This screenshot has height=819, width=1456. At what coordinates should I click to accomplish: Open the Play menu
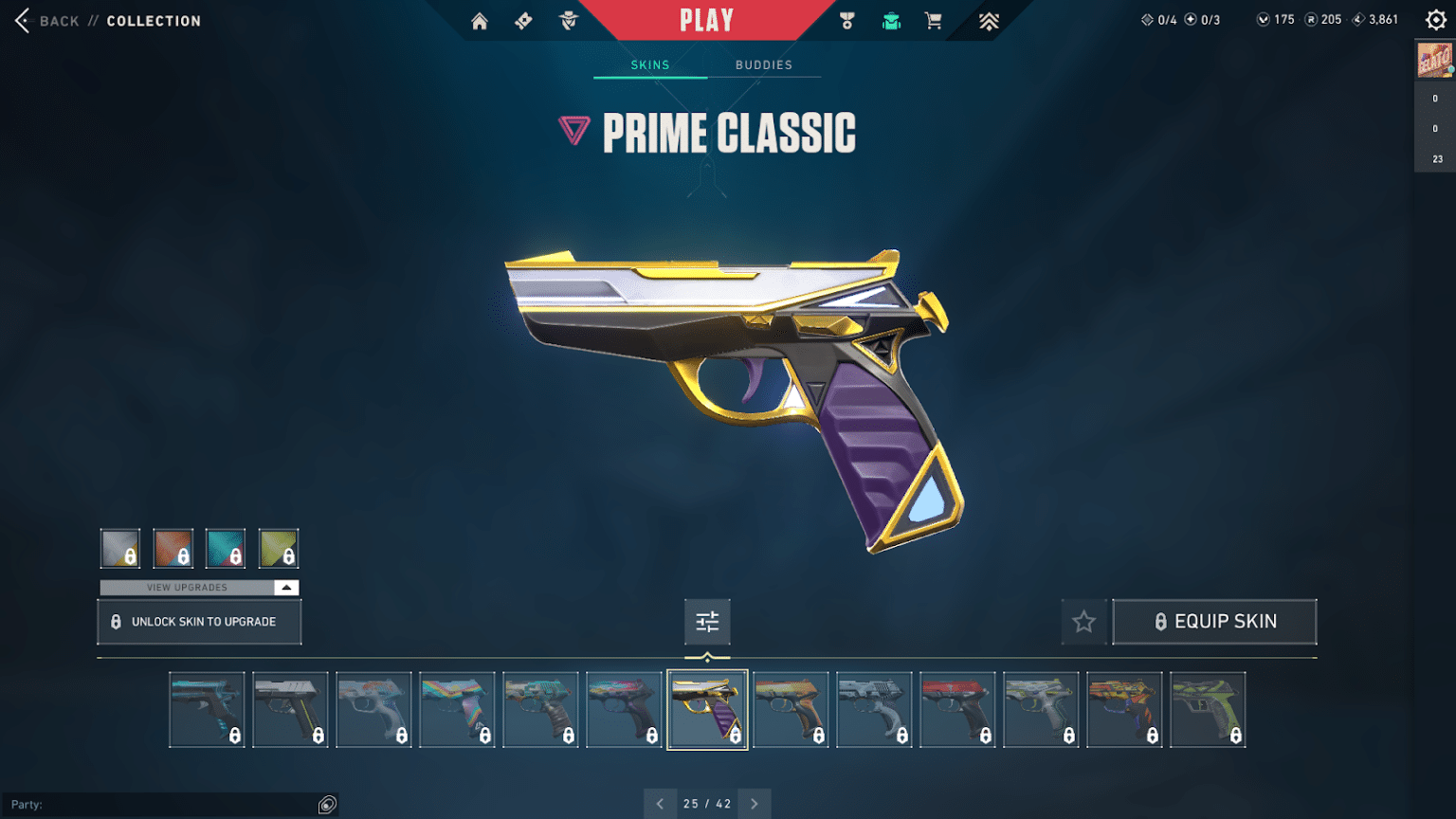coord(705,20)
